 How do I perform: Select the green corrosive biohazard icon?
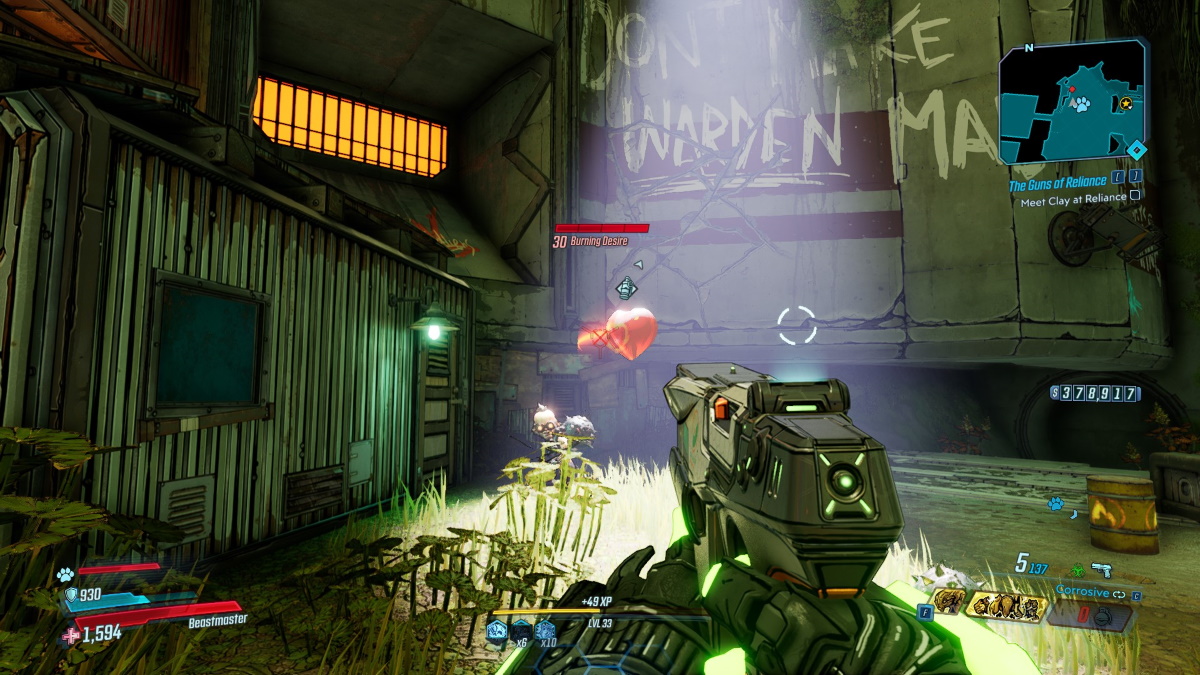[1077, 570]
